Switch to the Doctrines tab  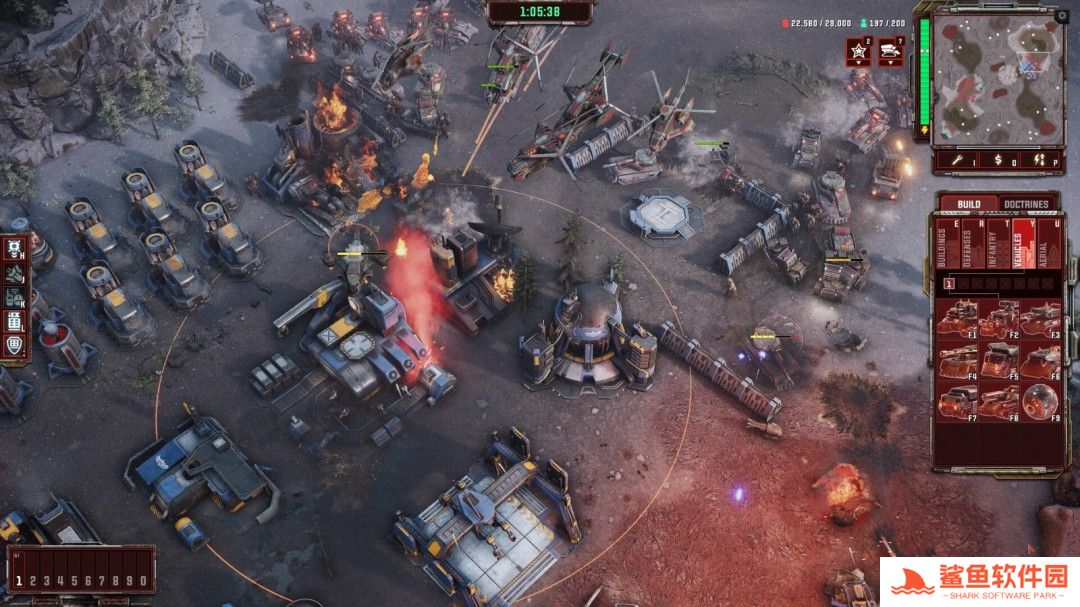1026,204
